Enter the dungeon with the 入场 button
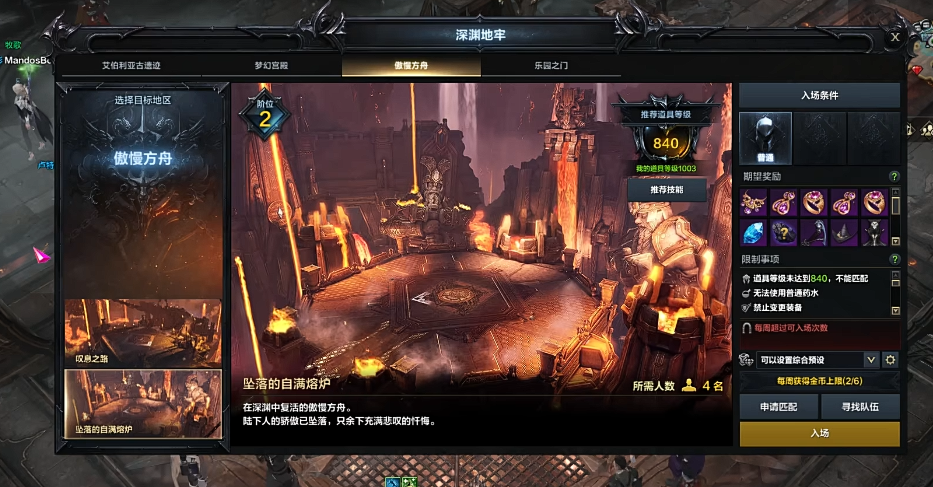This screenshot has width=933, height=487. click(x=819, y=433)
